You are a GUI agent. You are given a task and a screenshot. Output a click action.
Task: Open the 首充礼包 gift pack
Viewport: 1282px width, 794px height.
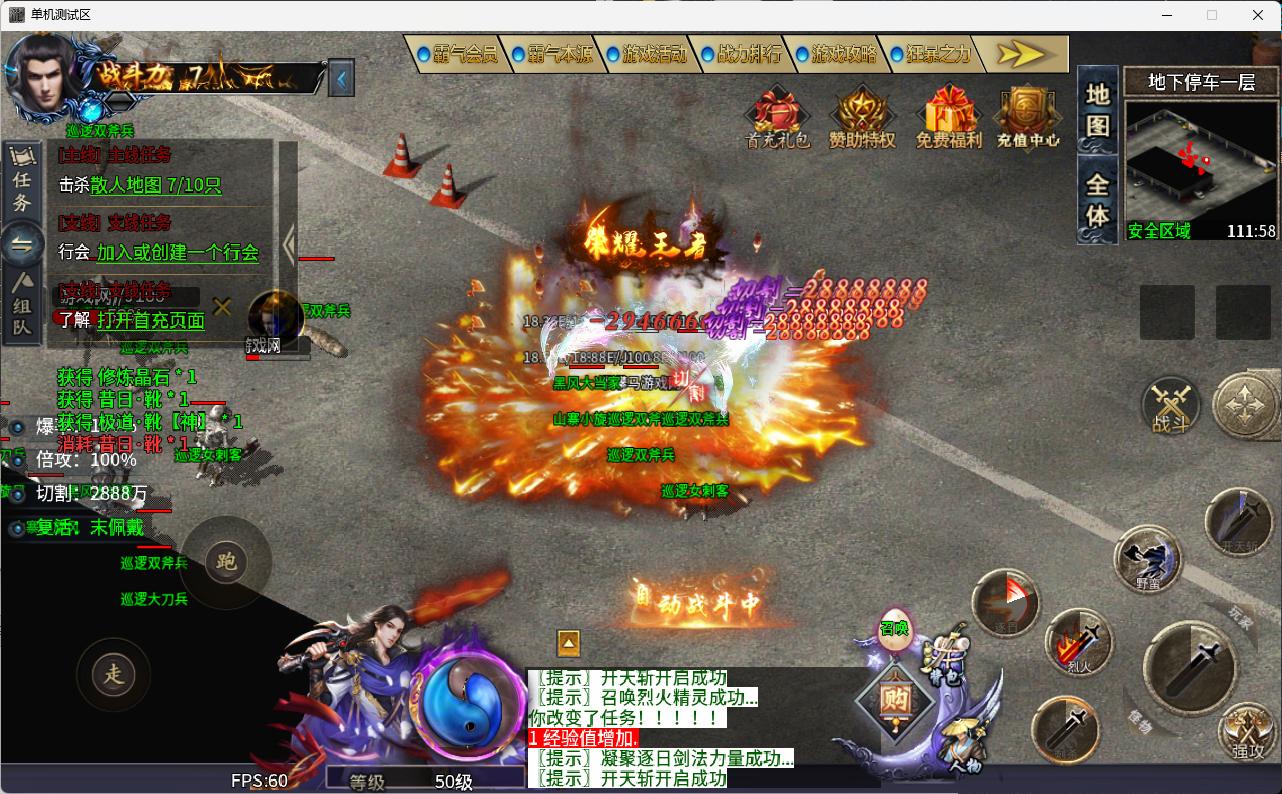pos(778,117)
